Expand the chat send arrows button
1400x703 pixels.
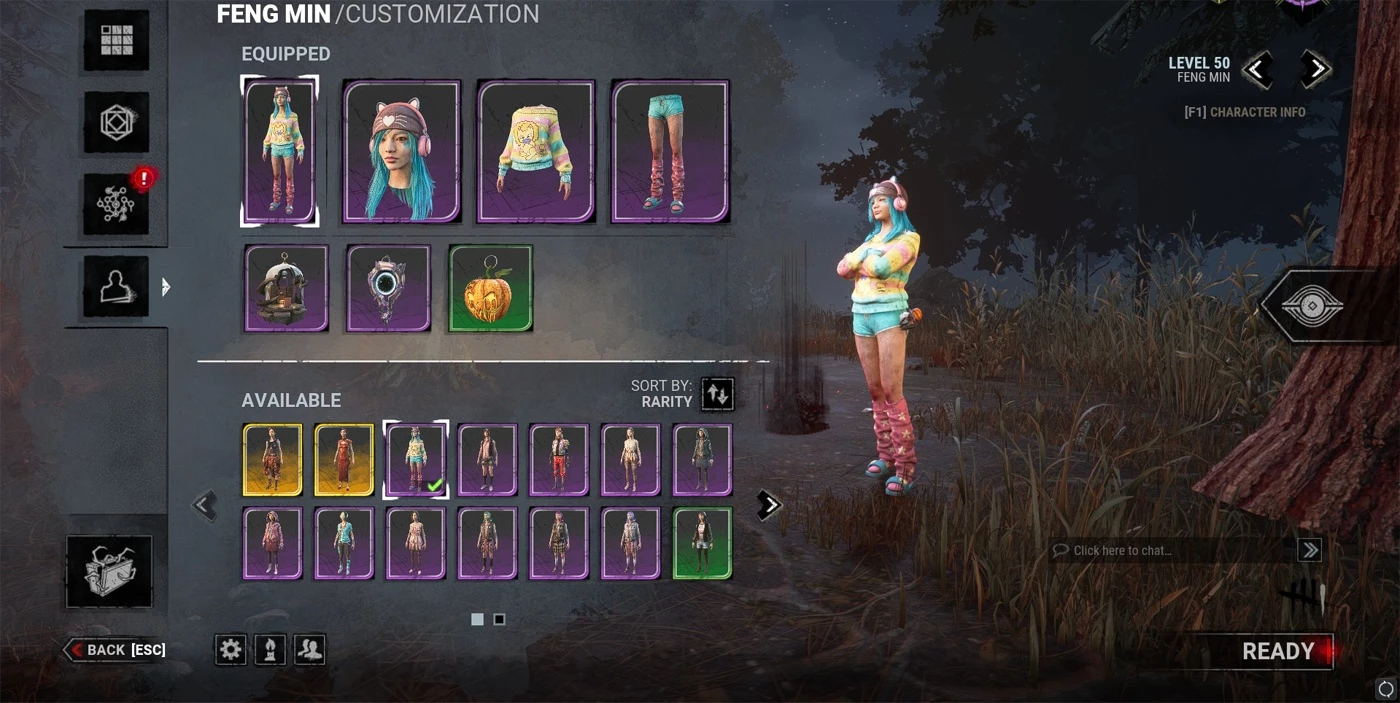(x=1309, y=550)
